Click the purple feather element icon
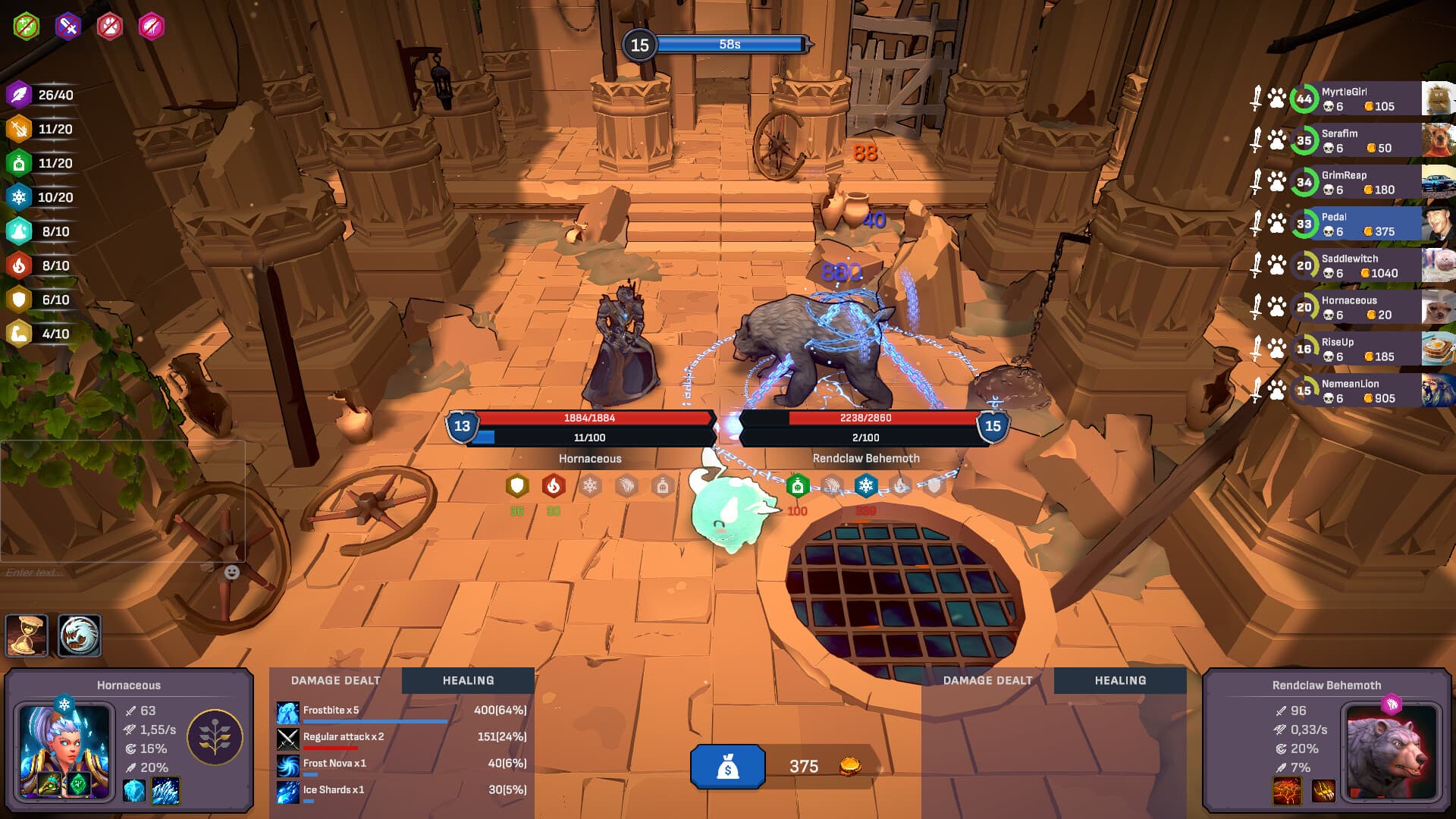 (19, 95)
